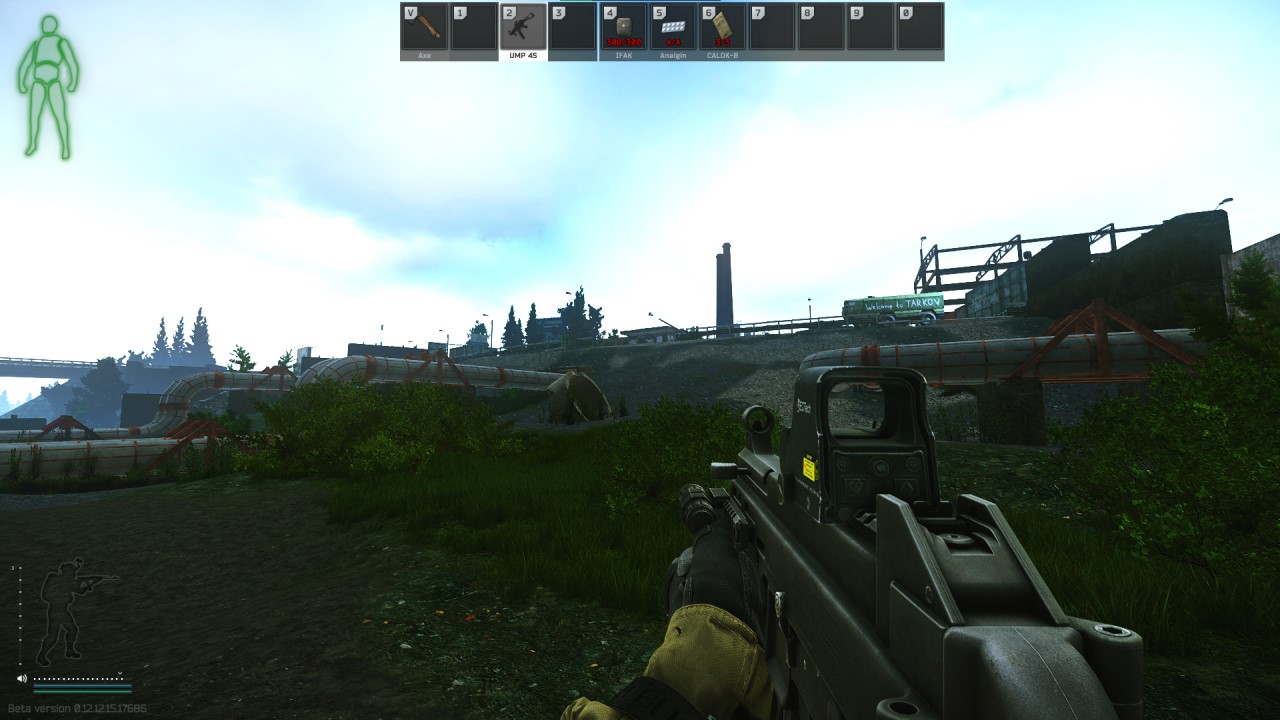The image size is (1280, 720).
Task: Use the IFAK in quick slot 4
Action: click(x=623, y=28)
